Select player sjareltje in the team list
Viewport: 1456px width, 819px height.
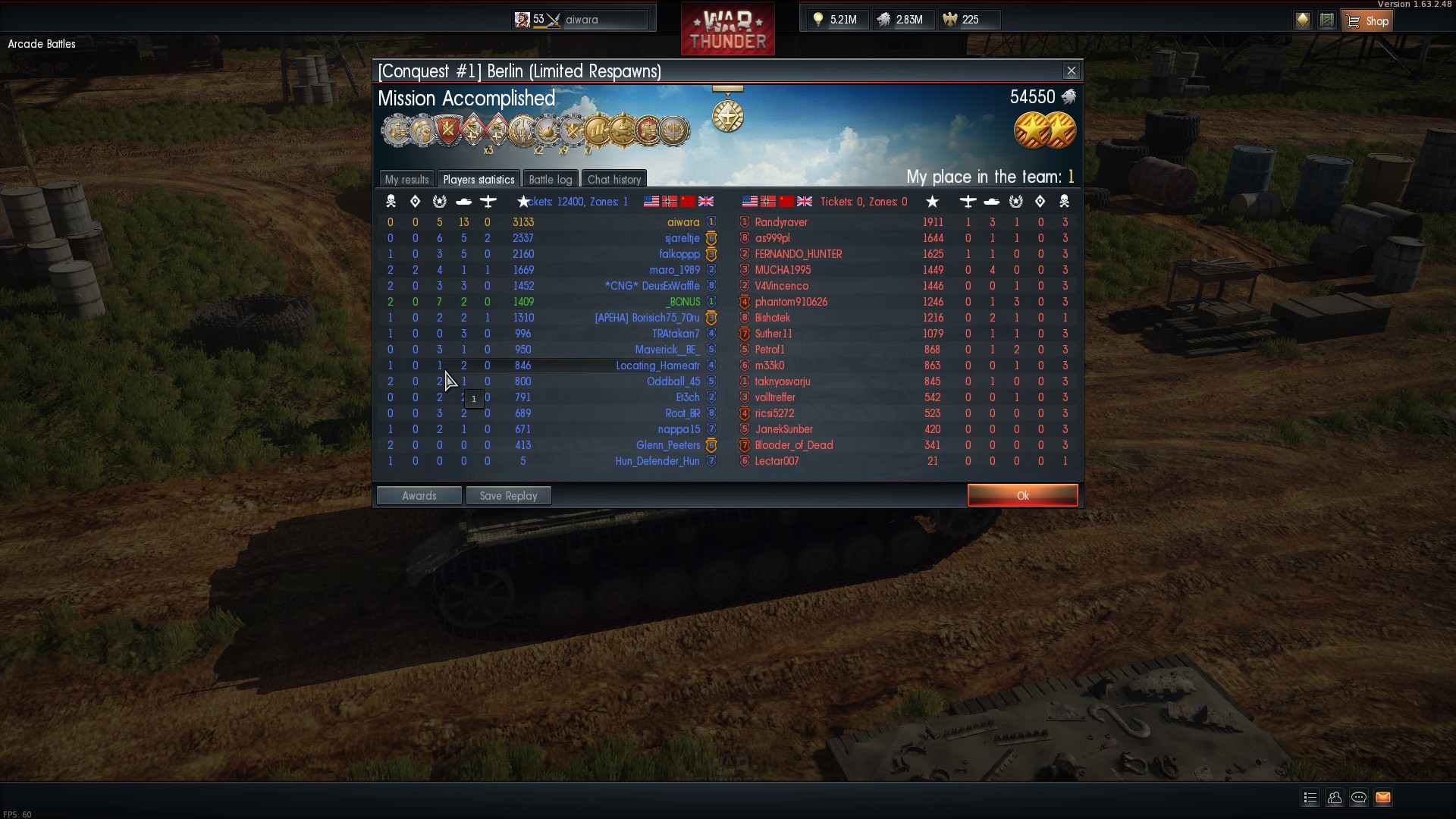(x=682, y=238)
